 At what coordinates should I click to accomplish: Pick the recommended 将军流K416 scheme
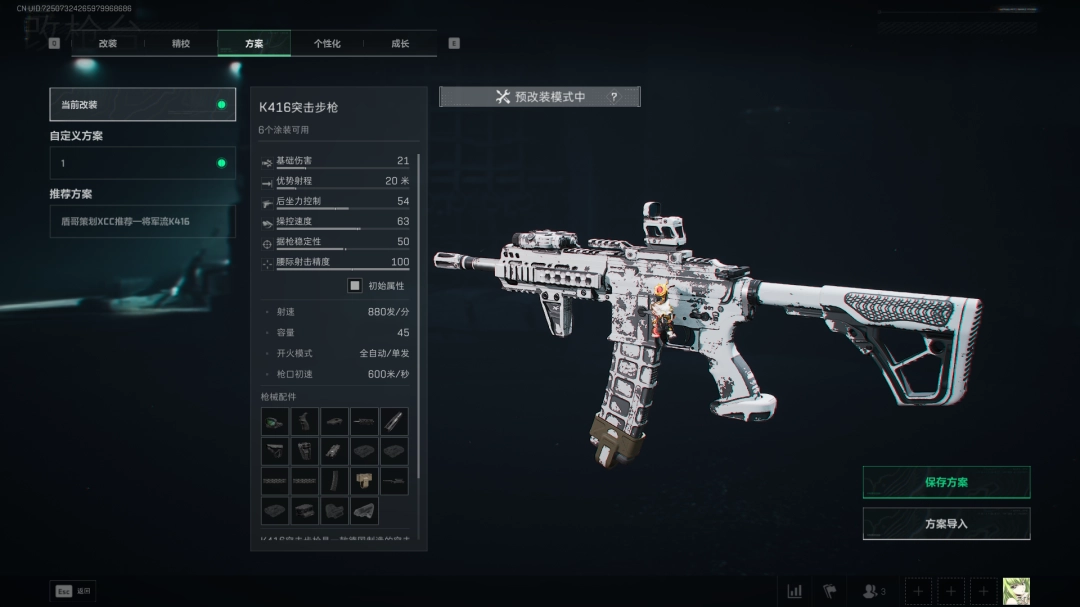142,221
